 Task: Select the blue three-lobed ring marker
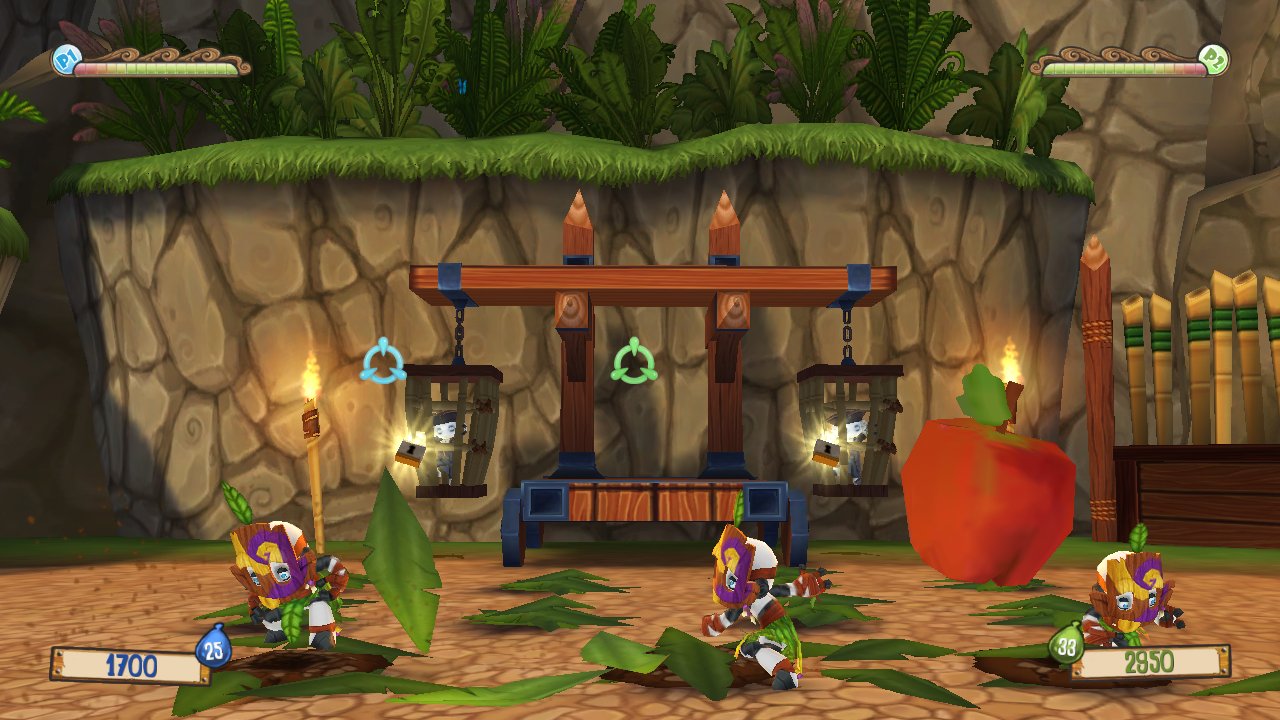click(x=382, y=362)
